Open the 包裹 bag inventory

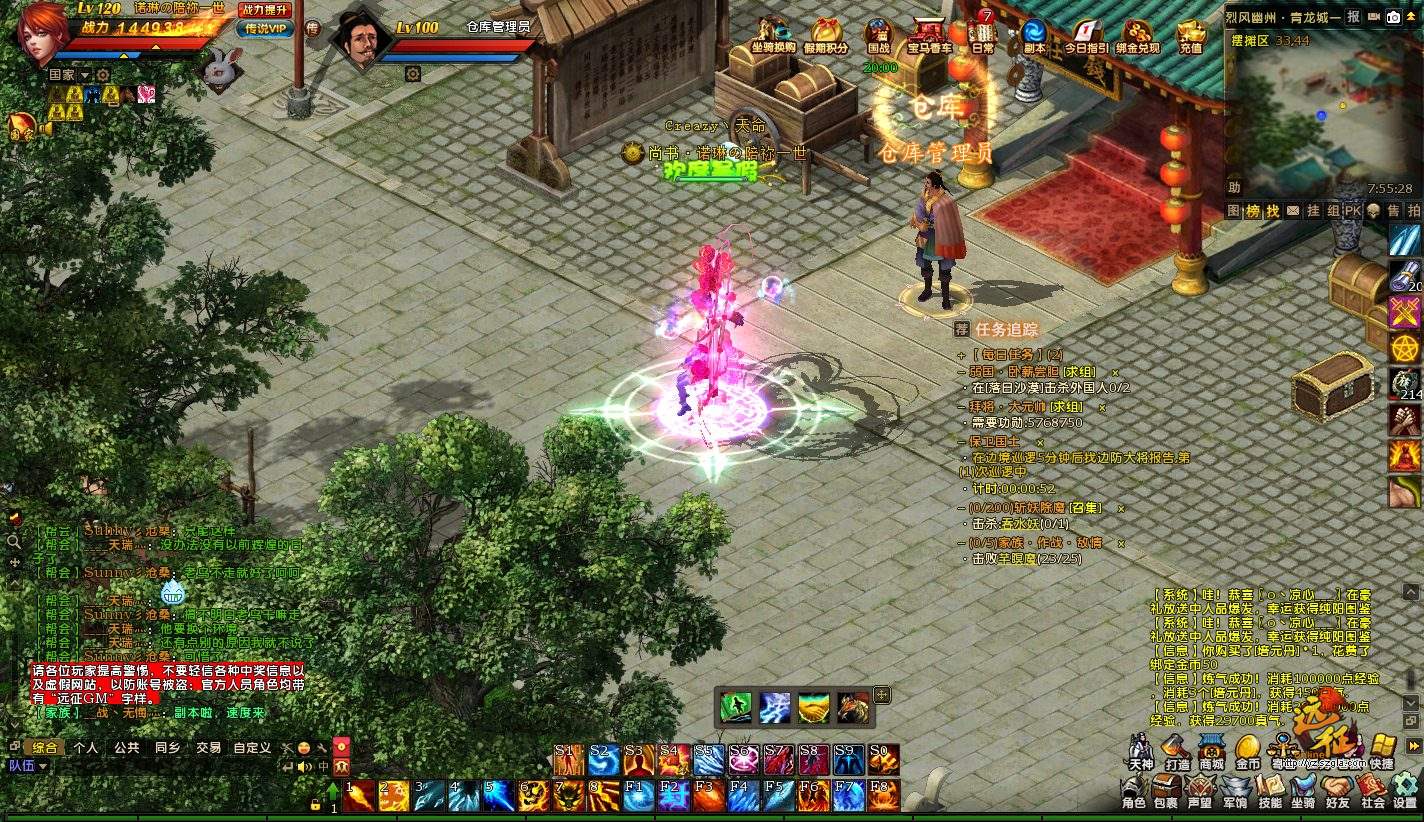coord(1166,790)
